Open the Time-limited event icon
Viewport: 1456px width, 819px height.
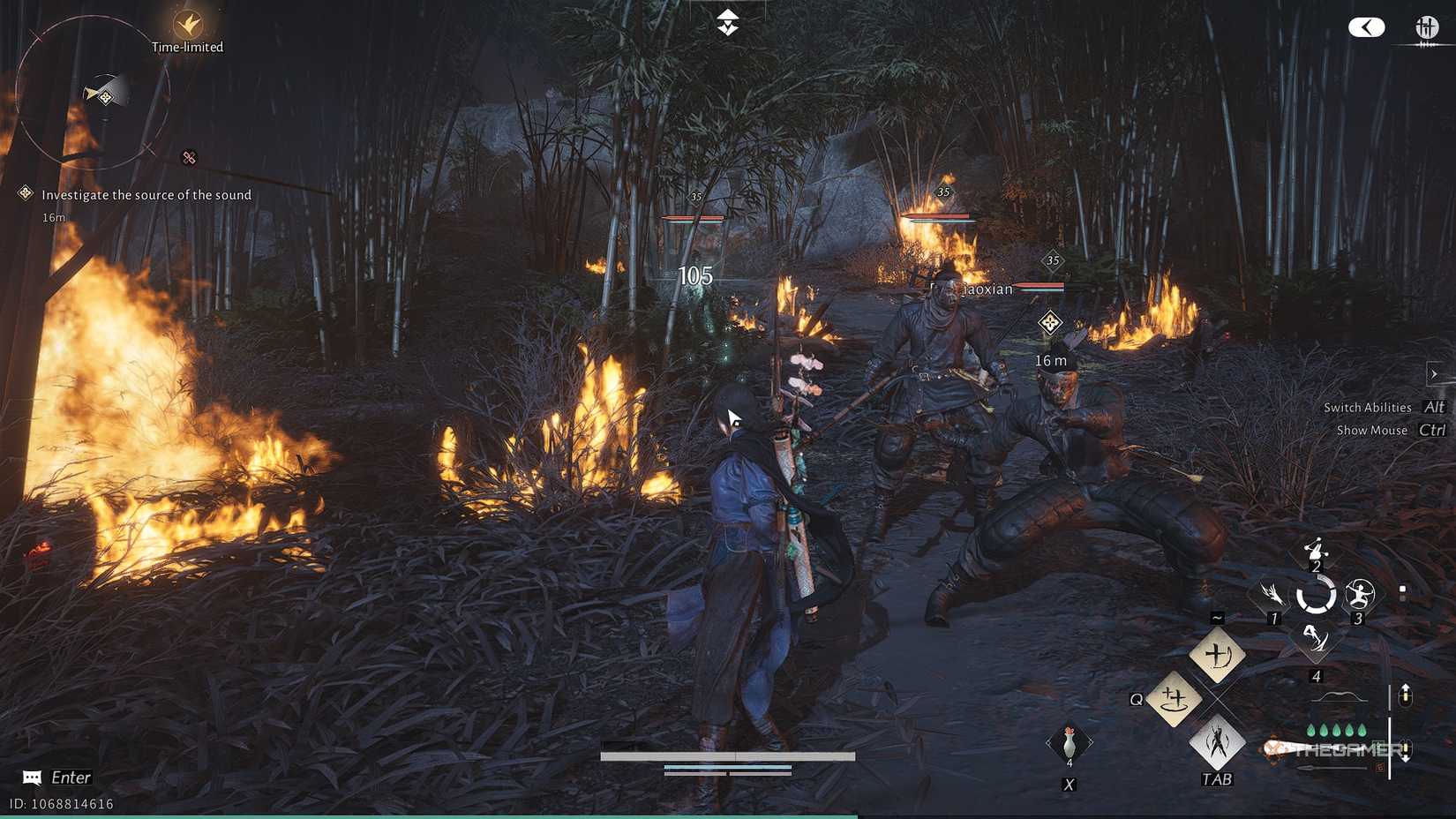pyautogui.click(x=187, y=25)
